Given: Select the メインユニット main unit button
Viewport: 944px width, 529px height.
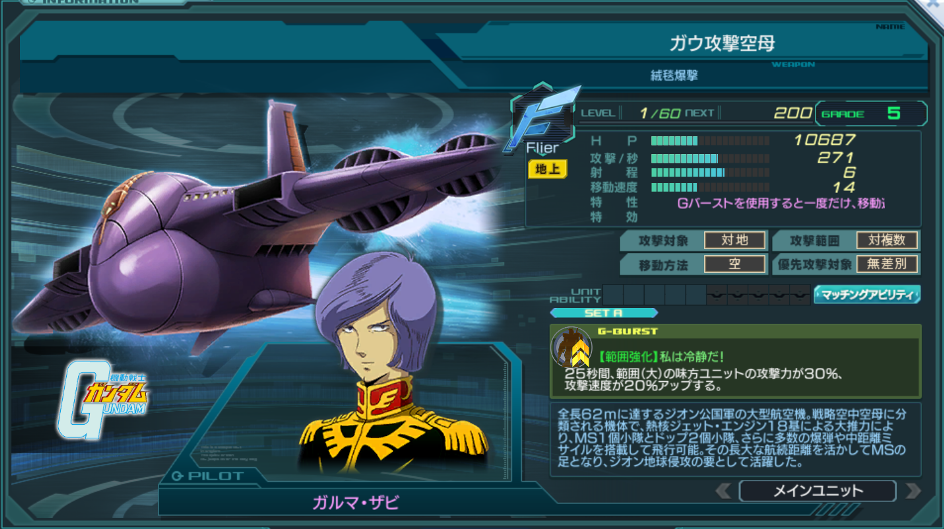Looking at the screenshot, I should 817,491.
